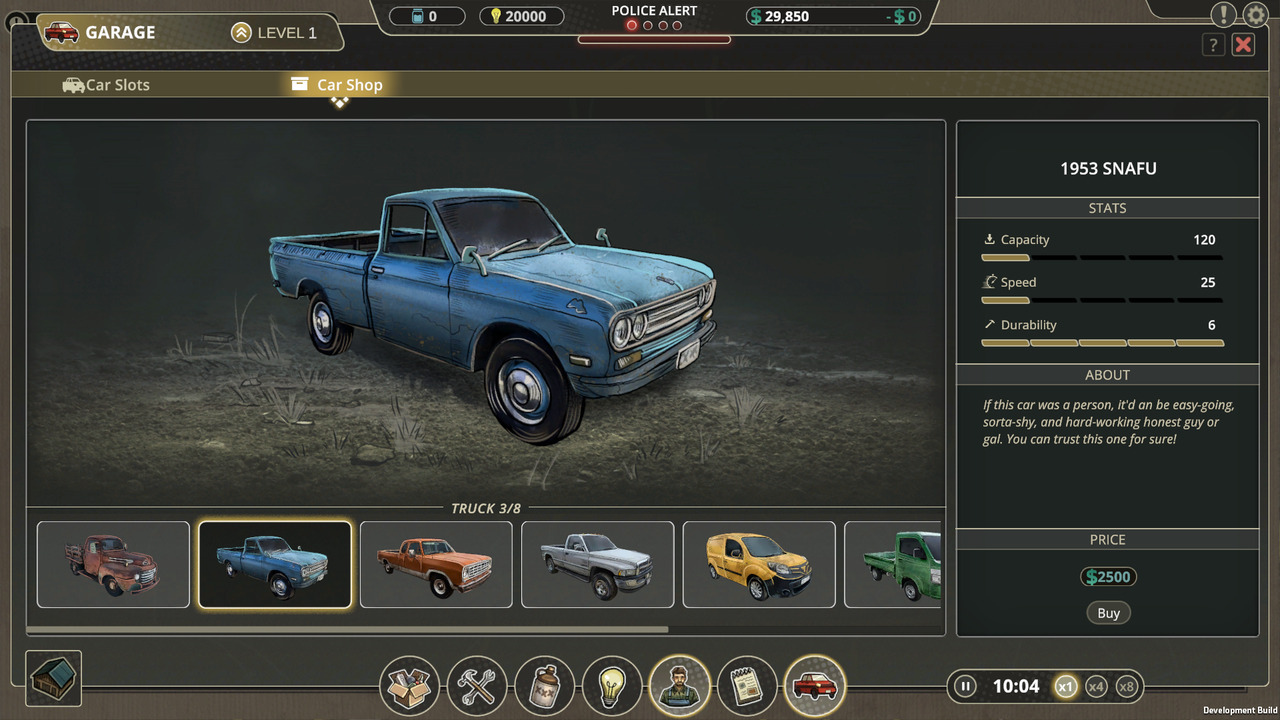The height and width of the screenshot is (720, 1280).
Task: Select the silver pickup truck thumbnail
Action: point(597,564)
